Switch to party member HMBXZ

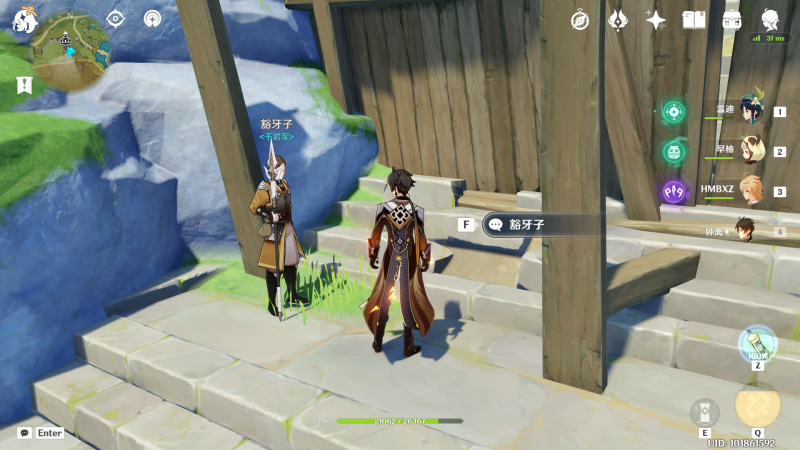click(x=750, y=190)
